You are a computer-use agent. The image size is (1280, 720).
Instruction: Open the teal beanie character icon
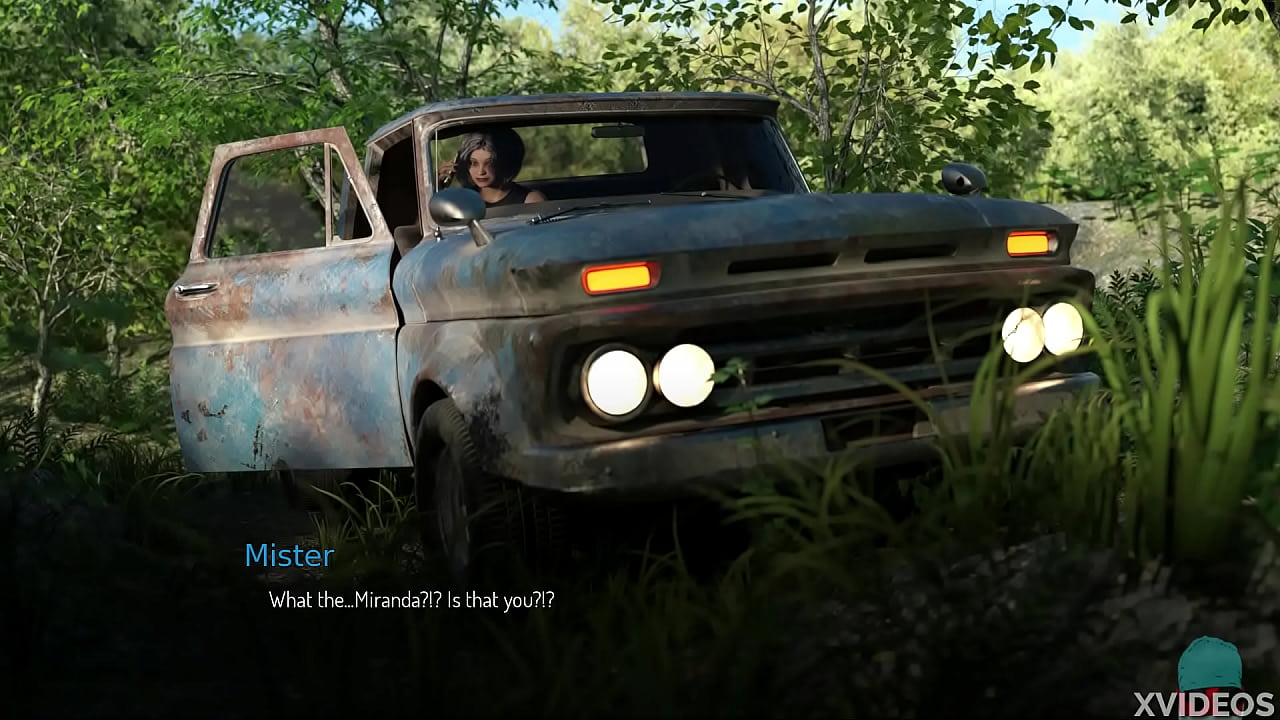click(1210, 665)
